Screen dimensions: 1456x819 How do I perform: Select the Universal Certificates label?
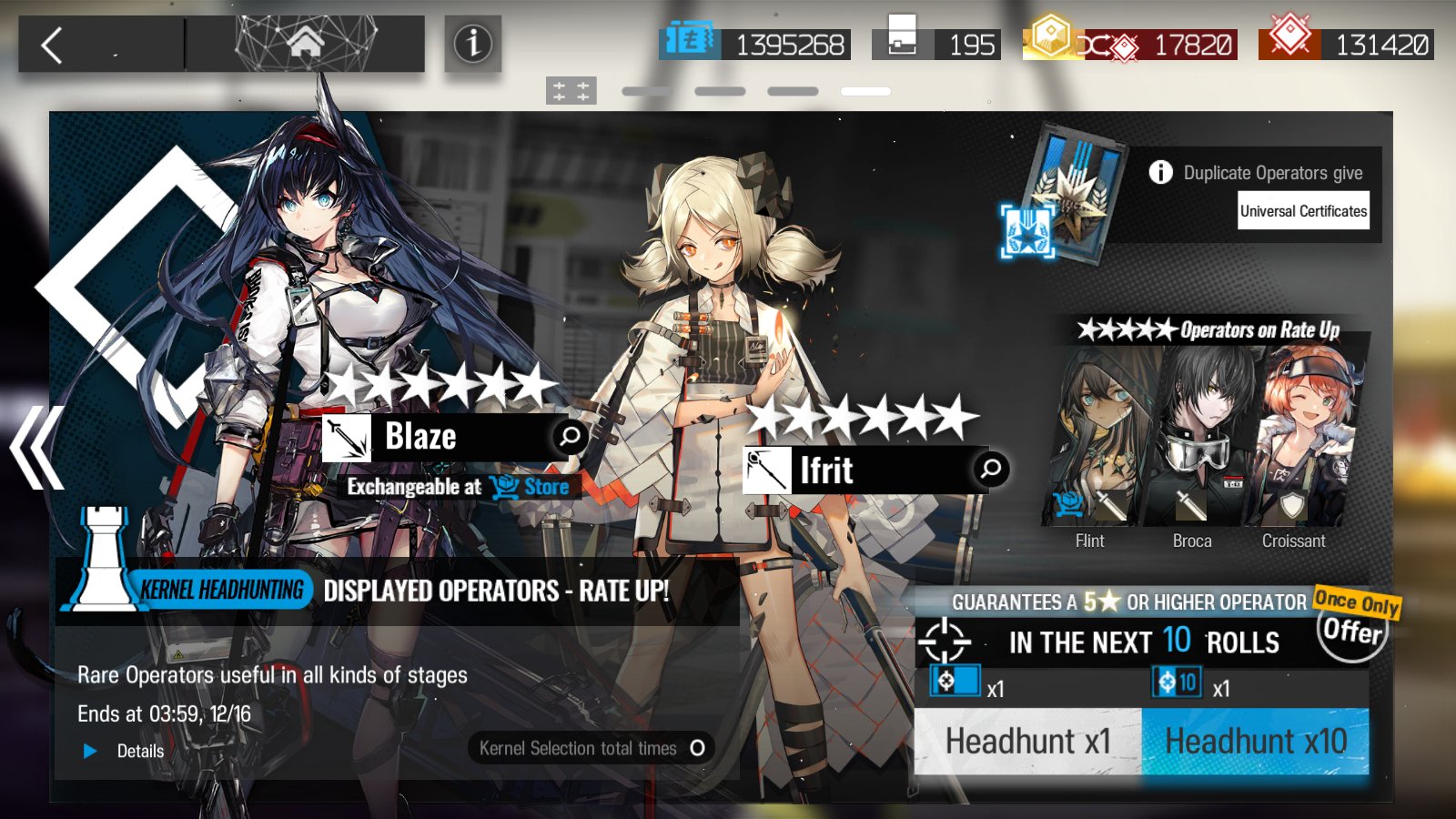pyautogui.click(x=1303, y=211)
